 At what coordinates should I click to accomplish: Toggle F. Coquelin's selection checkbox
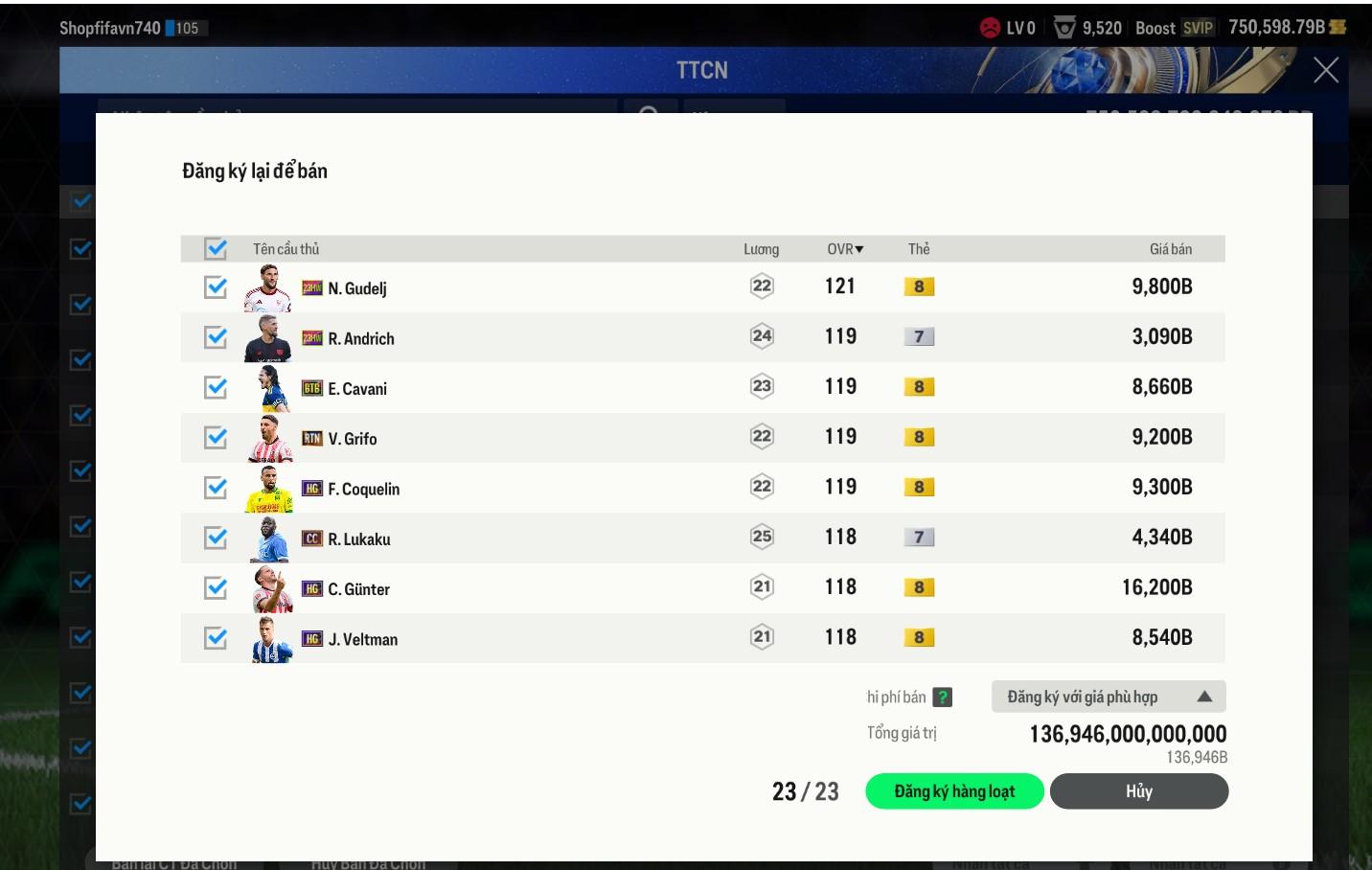216,488
